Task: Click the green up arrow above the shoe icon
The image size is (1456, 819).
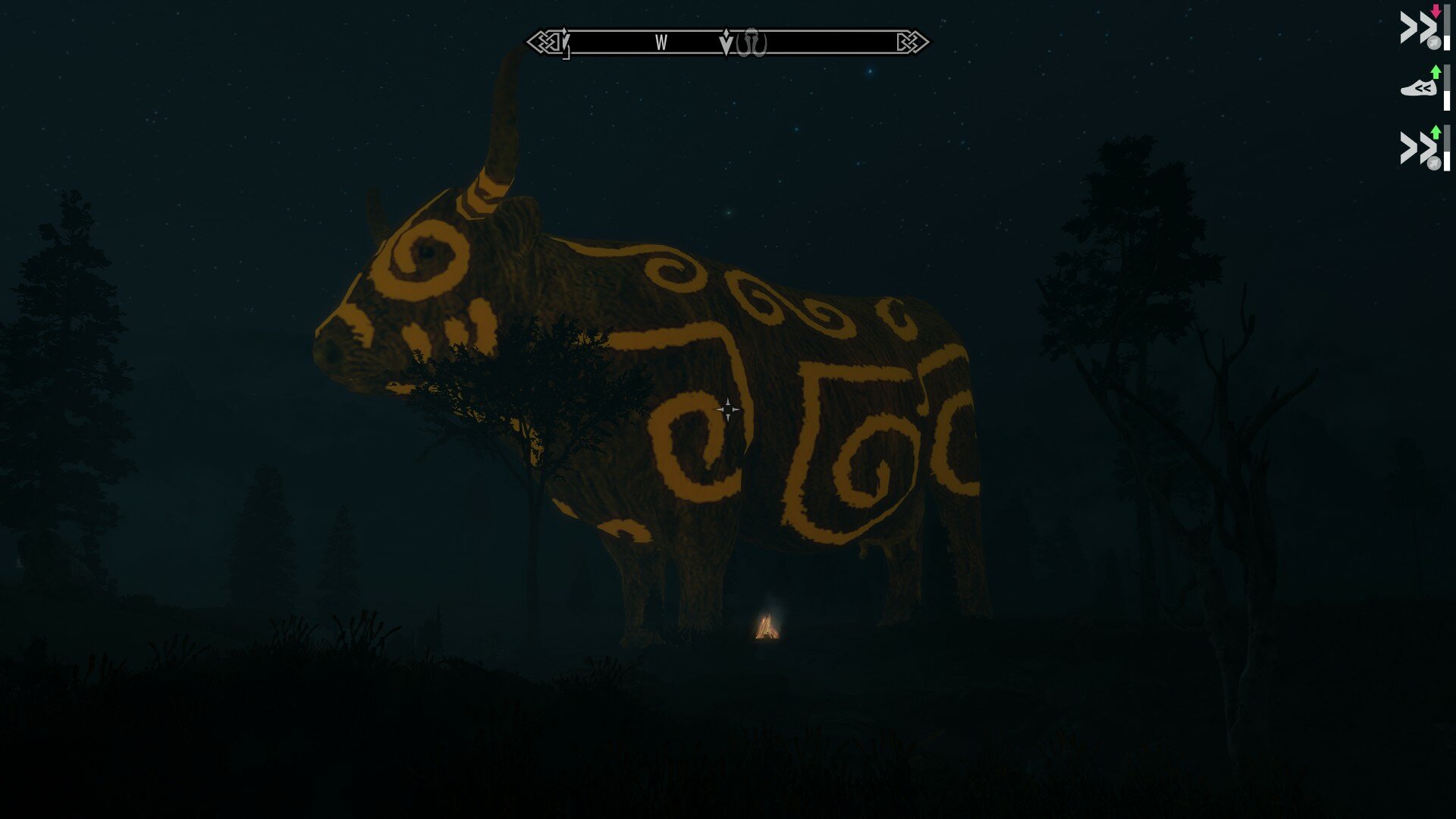Action: click(x=1436, y=71)
